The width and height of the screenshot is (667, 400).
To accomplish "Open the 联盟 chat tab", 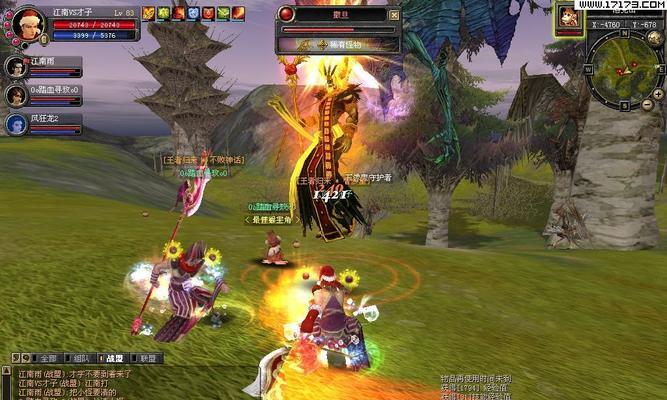I will click(147, 358).
